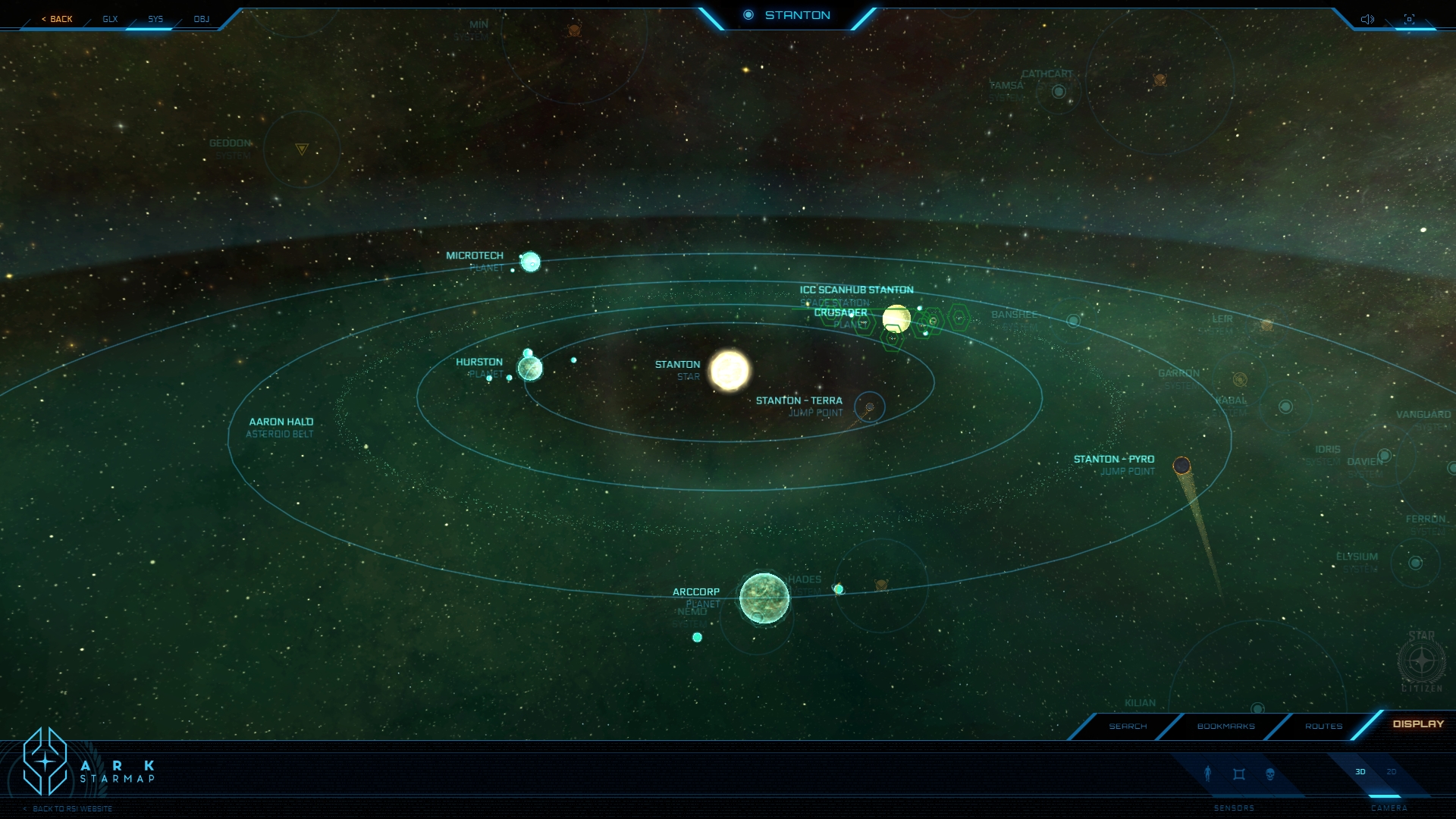Open the Routes panel
The image size is (1456, 819).
tap(1323, 726)
